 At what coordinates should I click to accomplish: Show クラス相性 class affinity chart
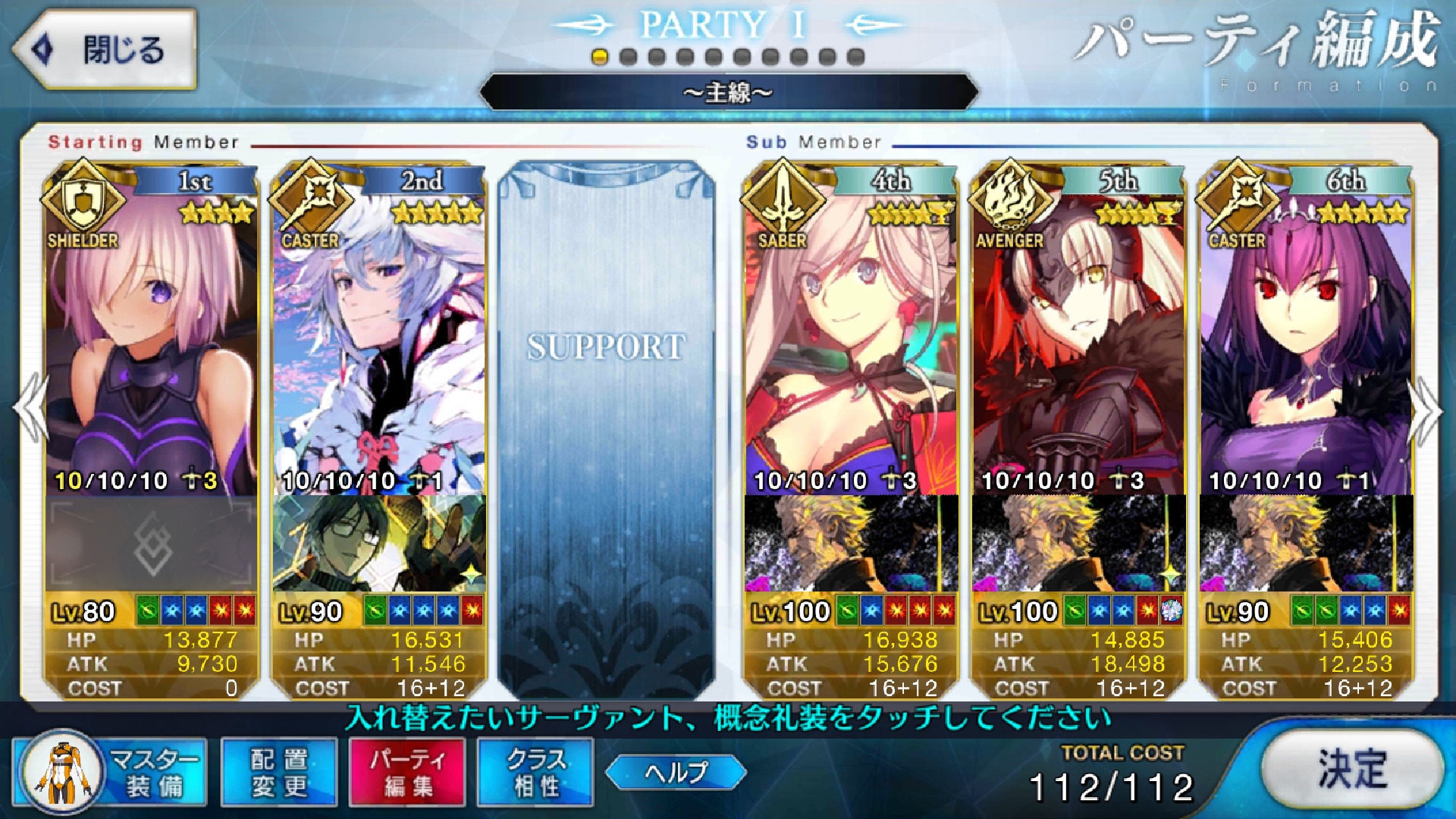pos(535,772)
